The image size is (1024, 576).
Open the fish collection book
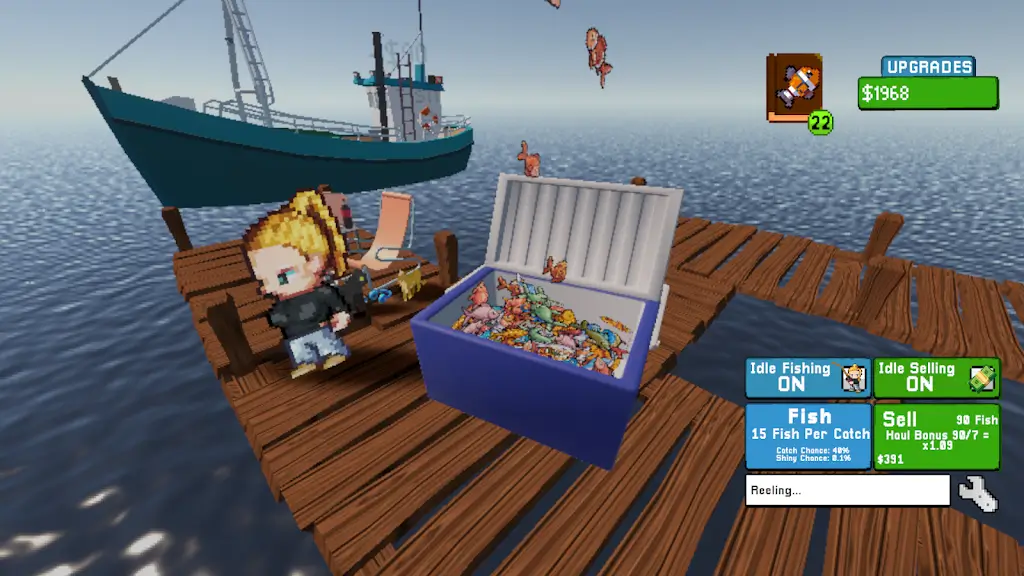[794, 89]
